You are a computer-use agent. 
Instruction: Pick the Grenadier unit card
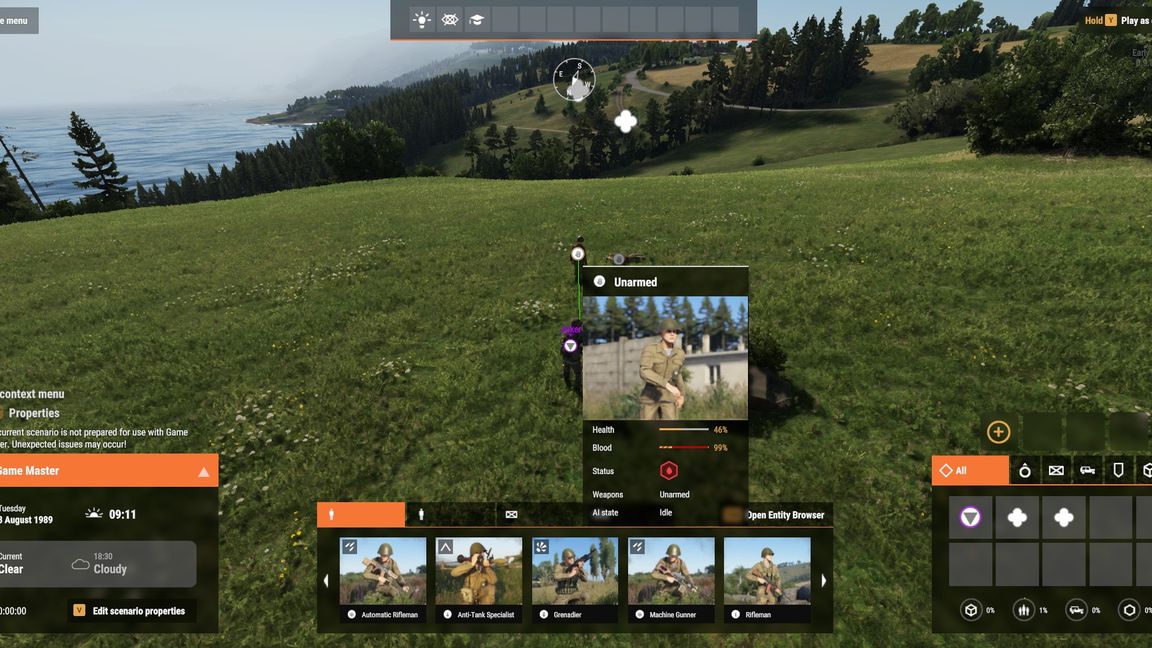point(575,578)
